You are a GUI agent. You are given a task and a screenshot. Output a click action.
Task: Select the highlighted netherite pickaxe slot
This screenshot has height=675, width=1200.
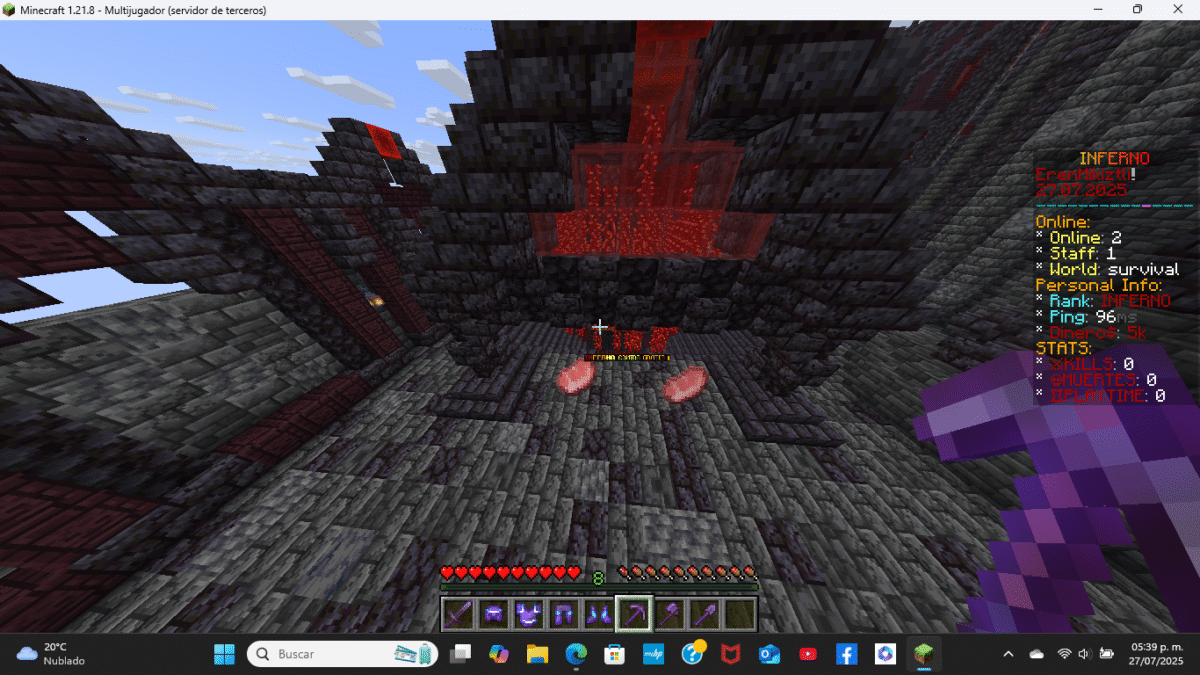click(634, 614)
